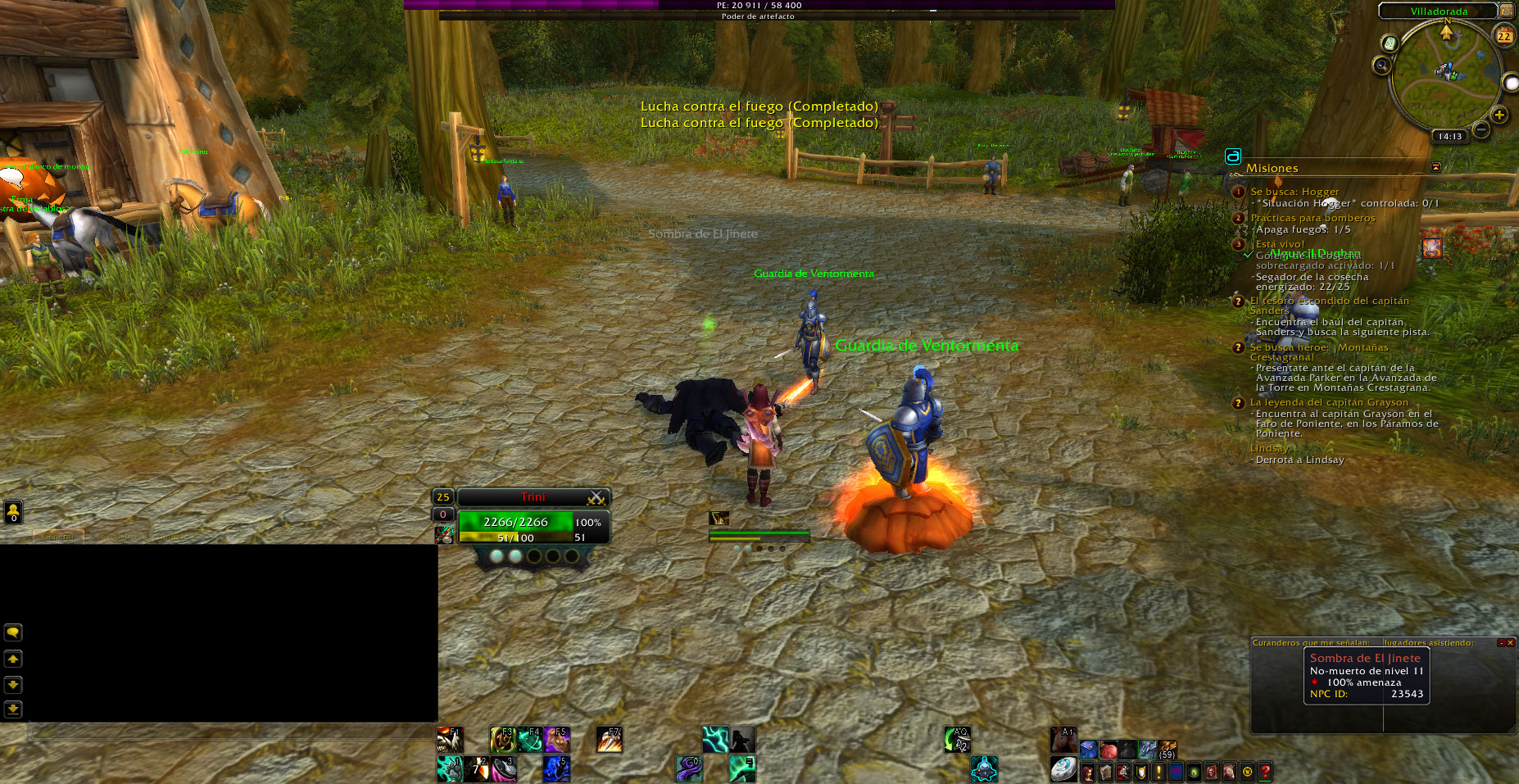Activate the F7 fiery strike ability
The height and width of the screenshot is (784, 1519).
(608, 740)
